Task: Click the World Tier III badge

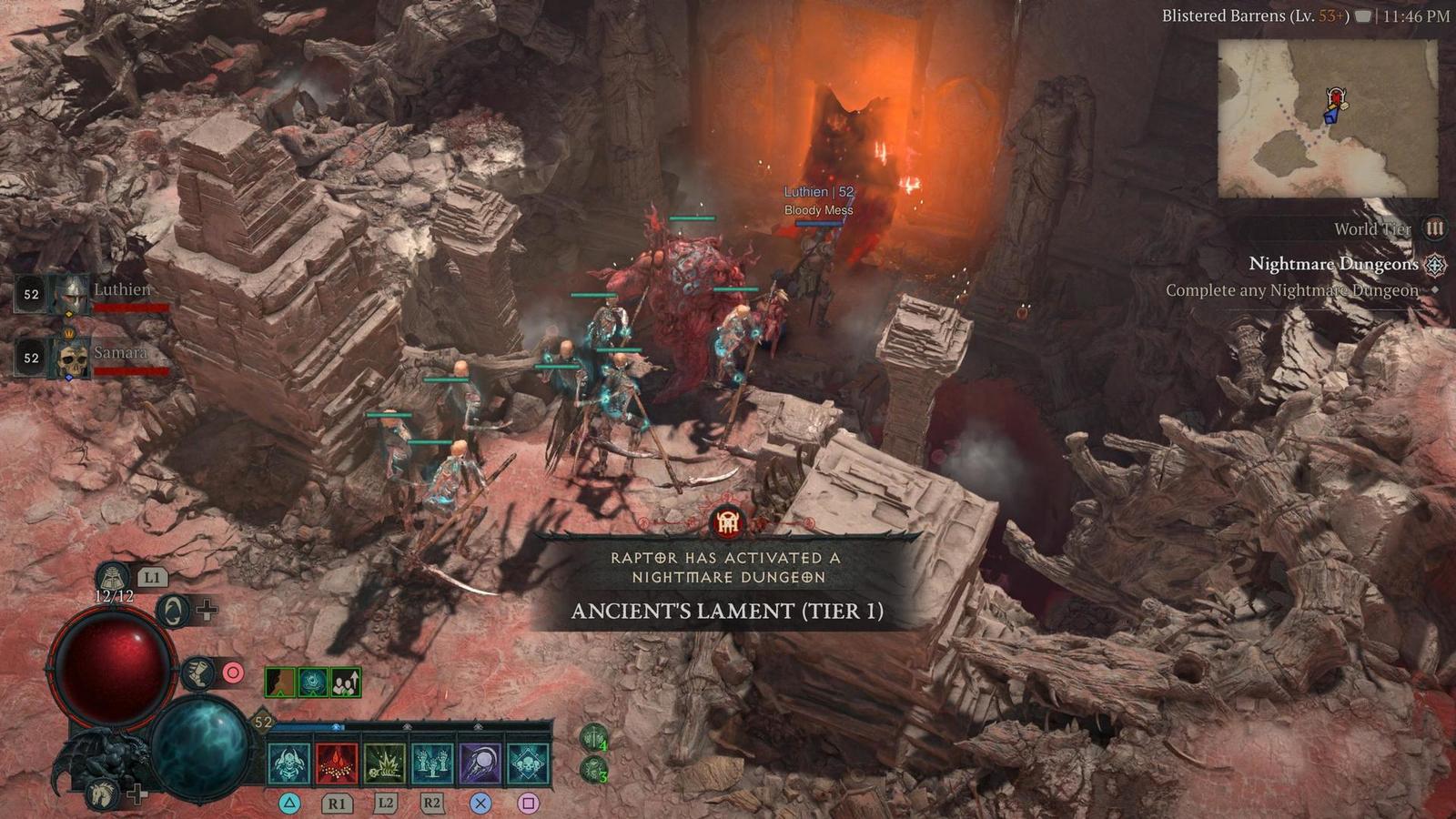Action: (1434, 228)
